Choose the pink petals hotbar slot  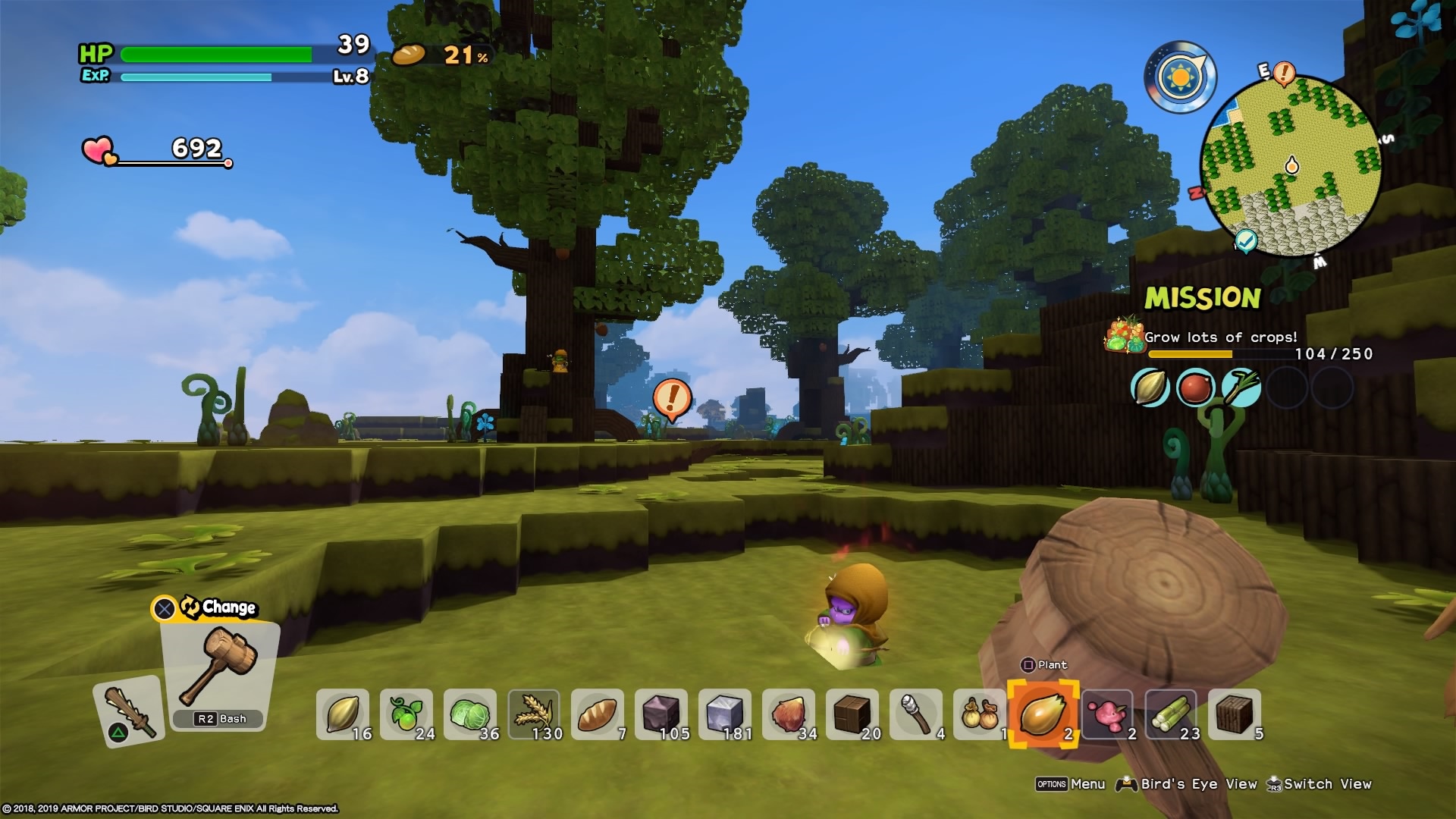(1107, 714)
